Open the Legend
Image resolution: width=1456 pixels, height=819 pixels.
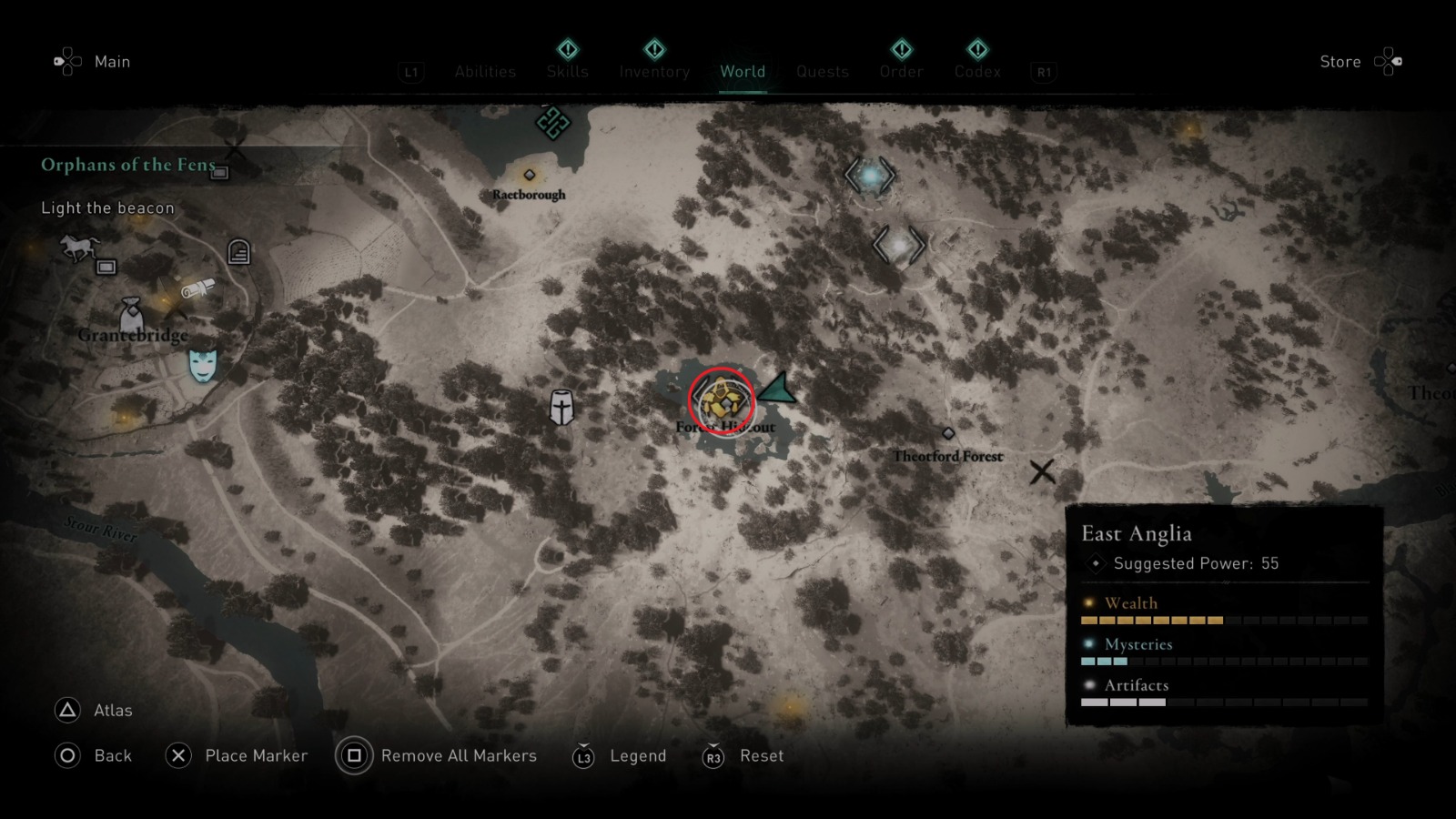pos(637,755)
